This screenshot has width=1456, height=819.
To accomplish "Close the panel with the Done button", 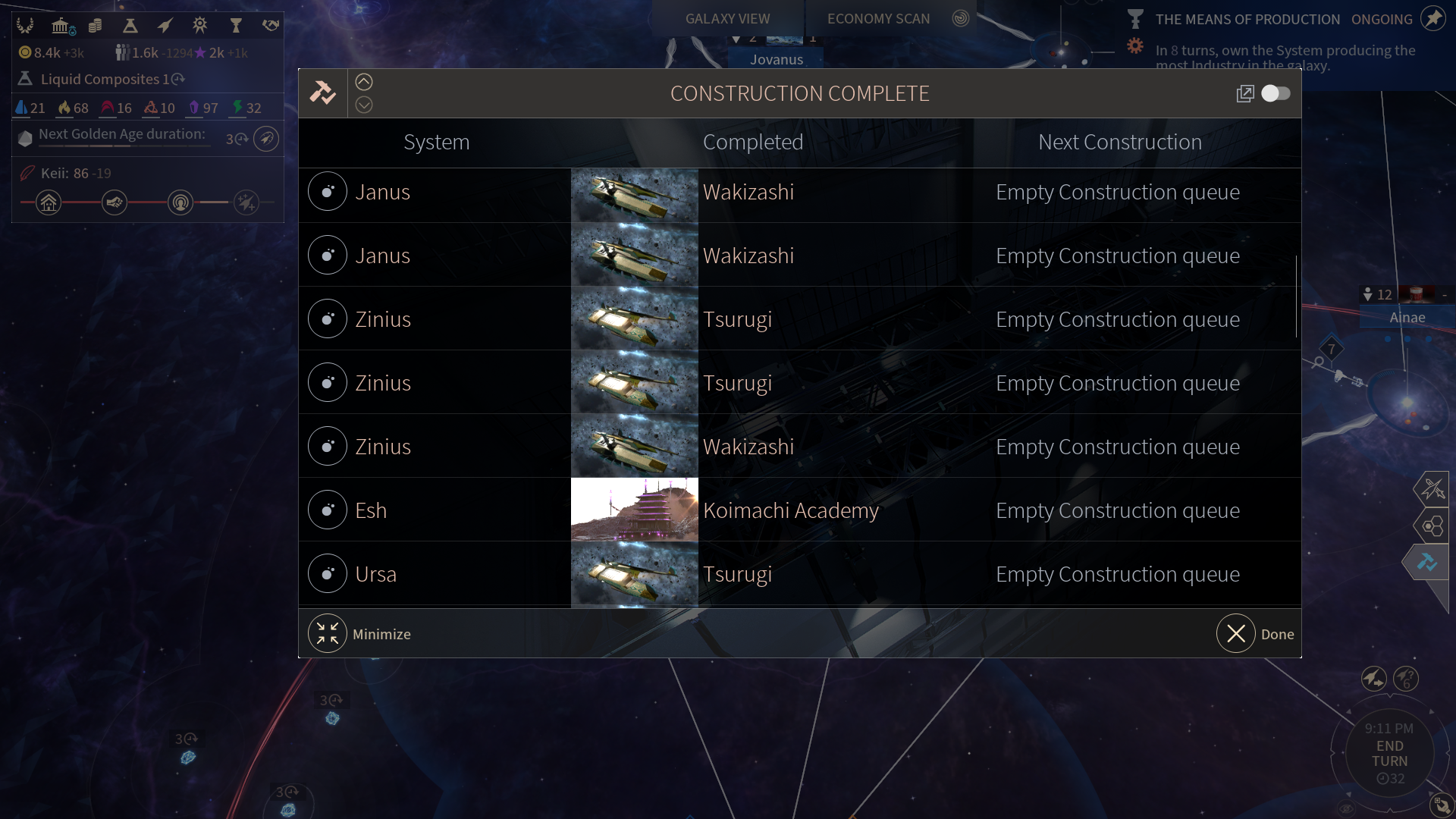I will coord(1236,634).
